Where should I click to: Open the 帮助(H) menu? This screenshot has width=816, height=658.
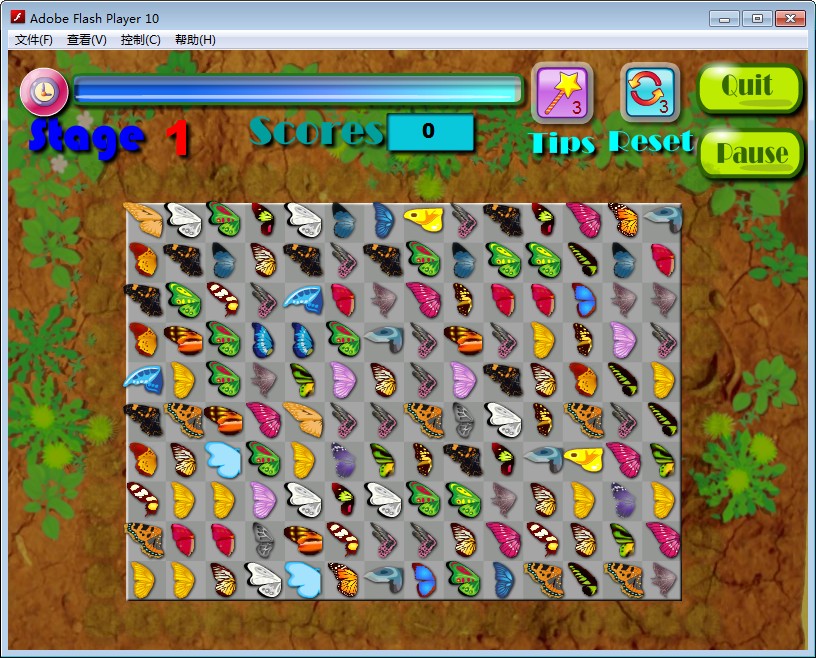(194, 40)
